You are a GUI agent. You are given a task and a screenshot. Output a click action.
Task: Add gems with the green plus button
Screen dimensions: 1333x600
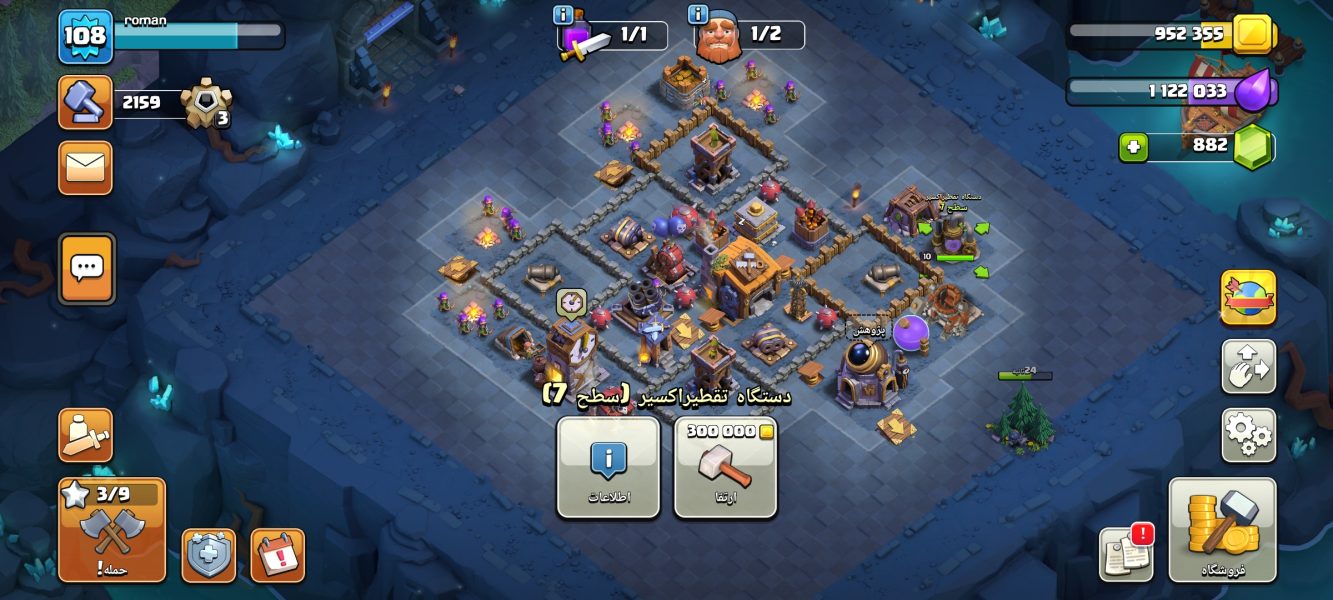(1133, 148)
